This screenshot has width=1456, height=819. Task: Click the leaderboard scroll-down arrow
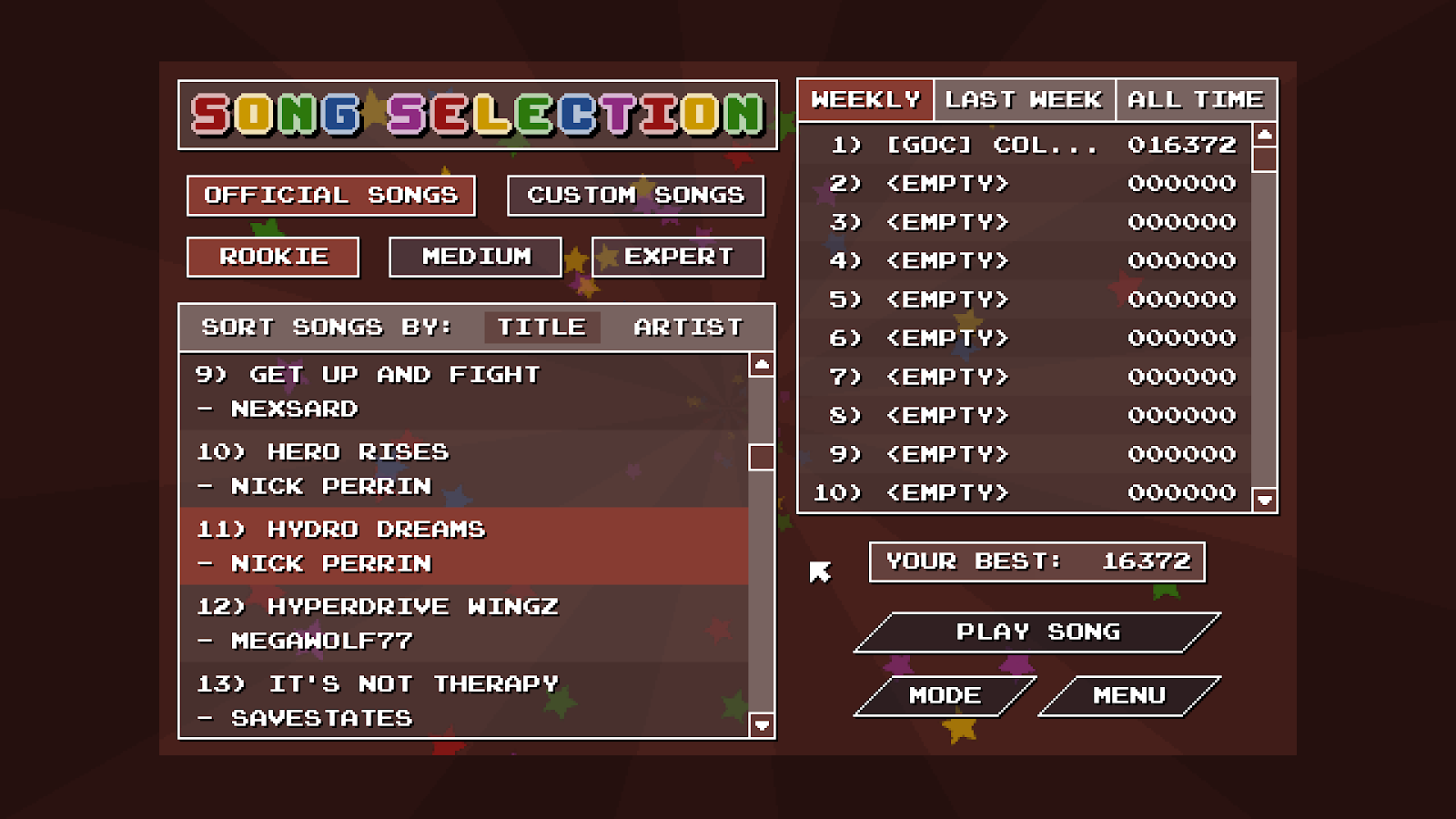(x=1263, y=500)
